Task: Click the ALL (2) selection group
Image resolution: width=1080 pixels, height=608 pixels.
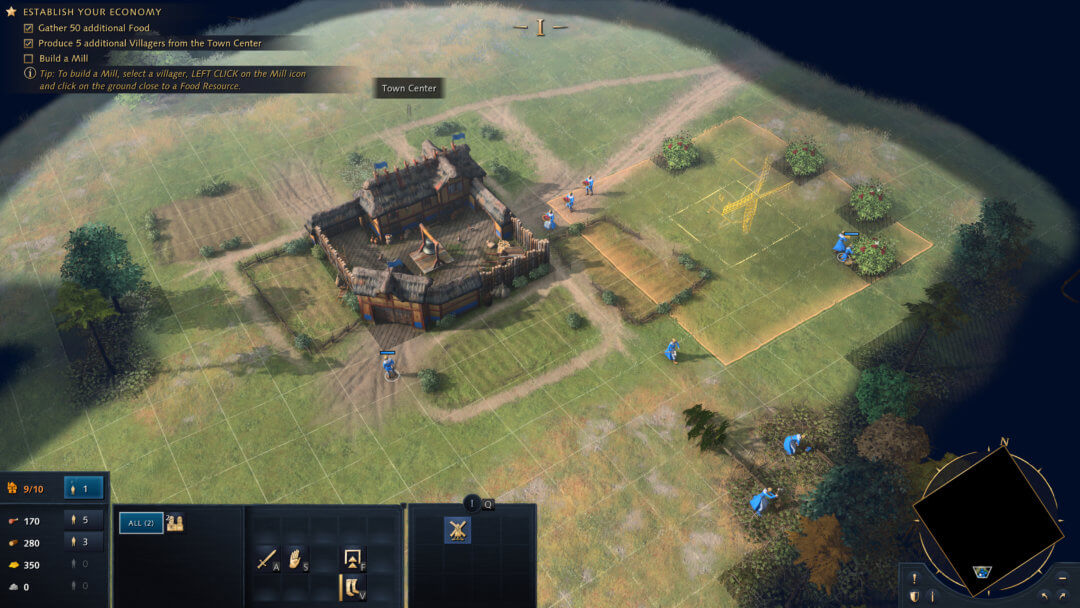Action: coord(141,522)
